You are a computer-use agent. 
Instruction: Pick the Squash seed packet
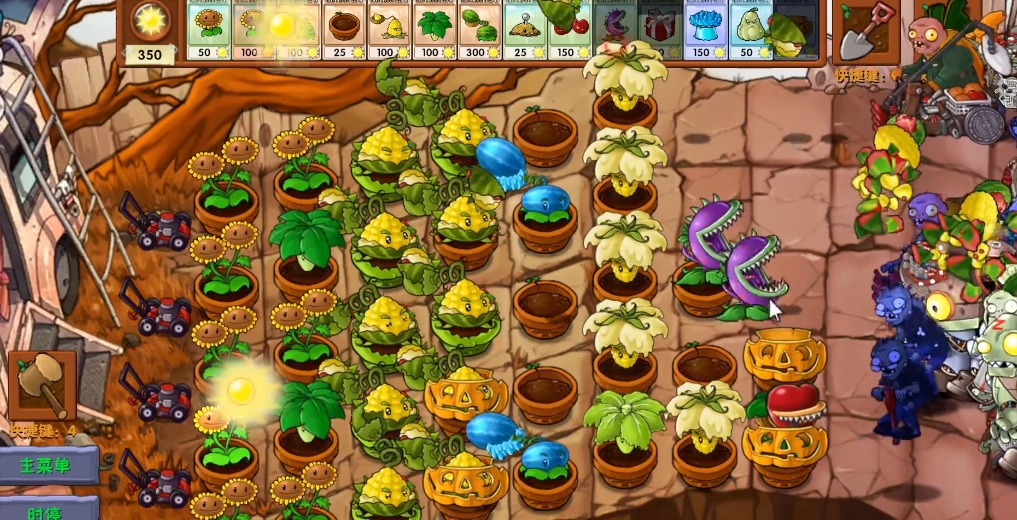pyautogui.click(x=750, y=28)
